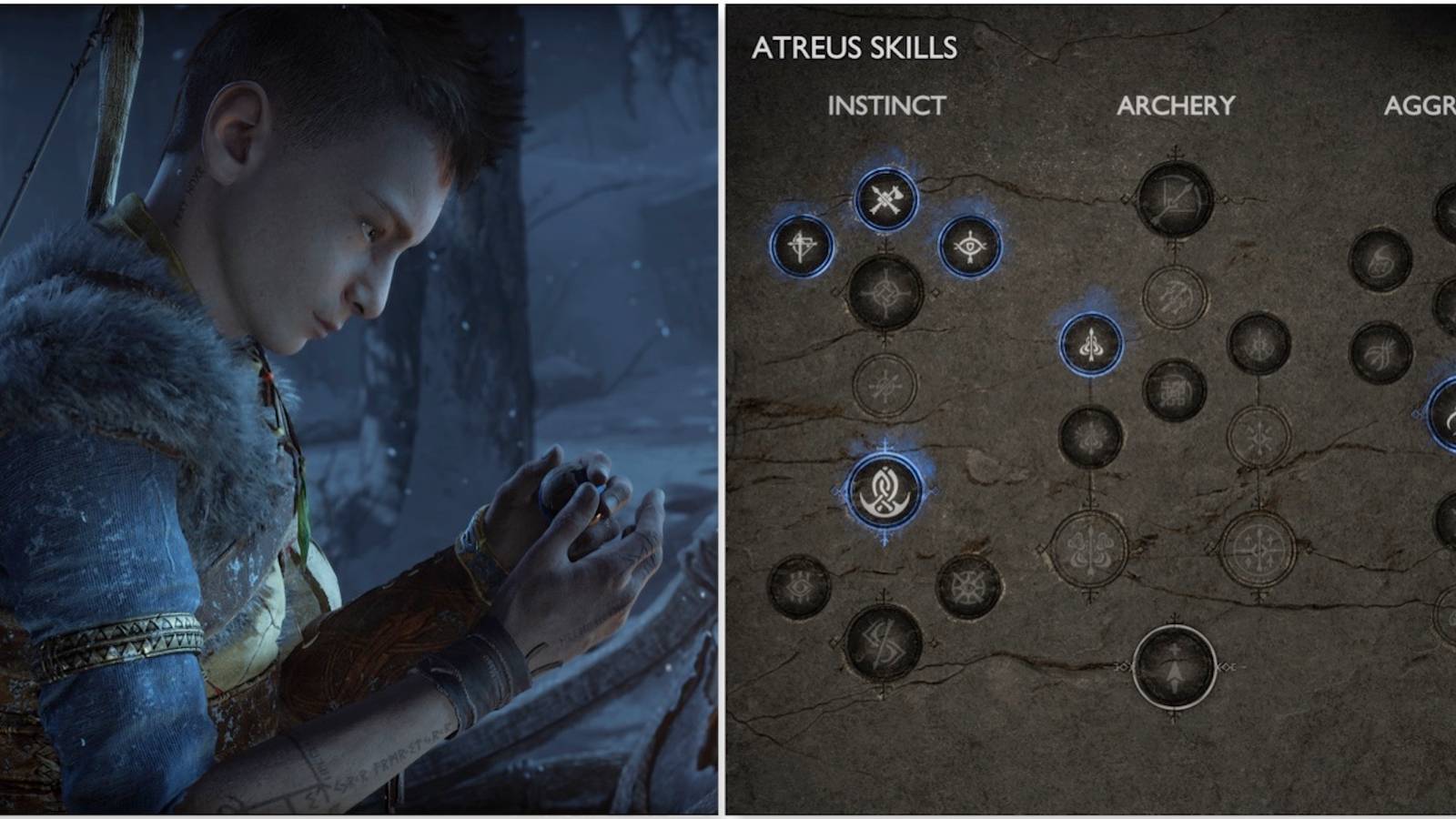Switch to the Instinct skill column
Viewport: 1456px width, 819px height.
(886, 105)
